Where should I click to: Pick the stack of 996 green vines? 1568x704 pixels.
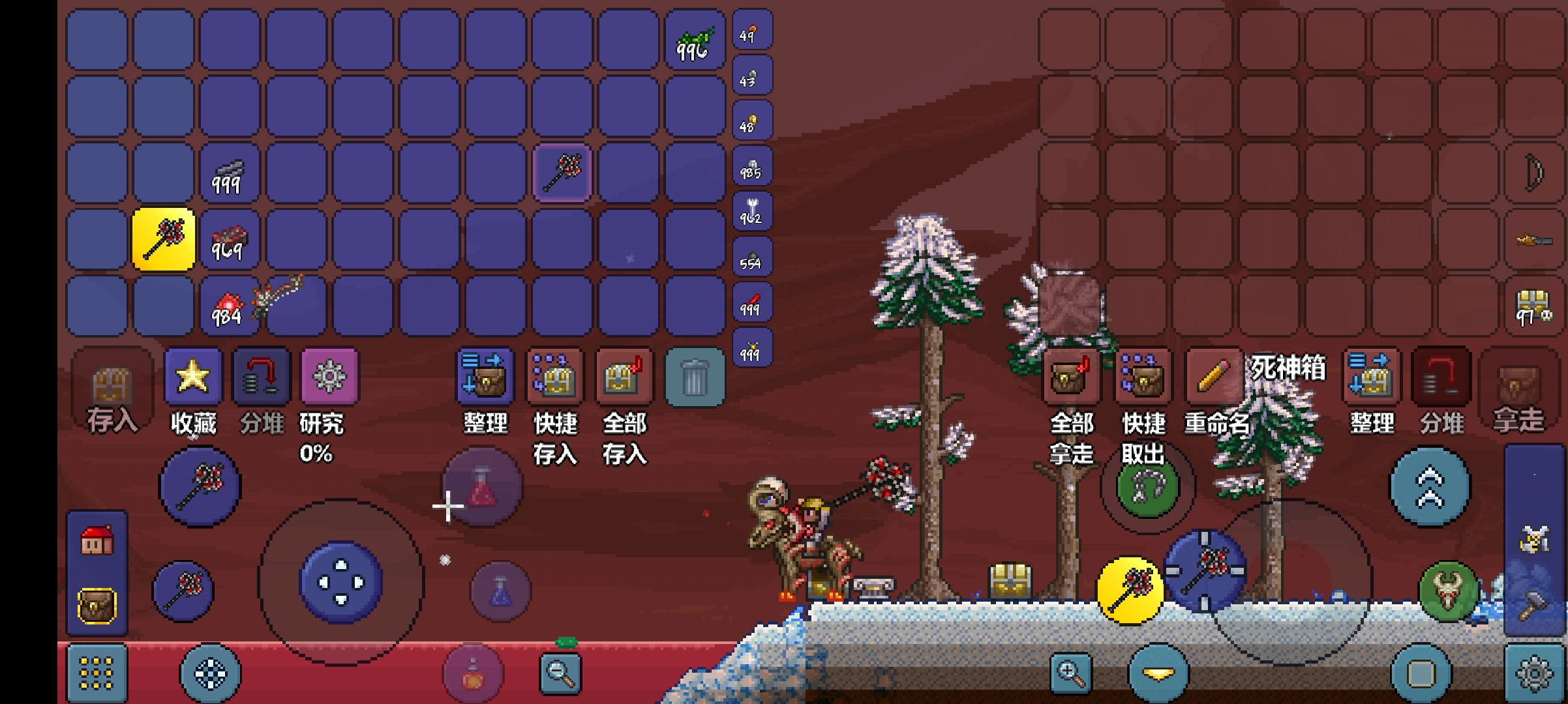tap(694, 40)
